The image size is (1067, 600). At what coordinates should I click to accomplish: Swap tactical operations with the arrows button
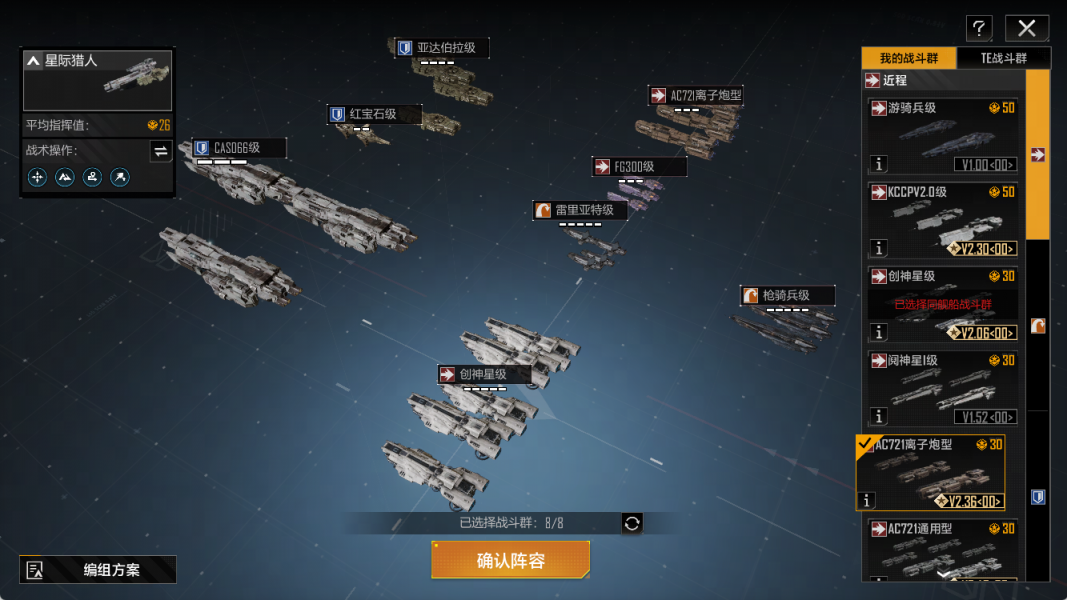click(161, 151)
